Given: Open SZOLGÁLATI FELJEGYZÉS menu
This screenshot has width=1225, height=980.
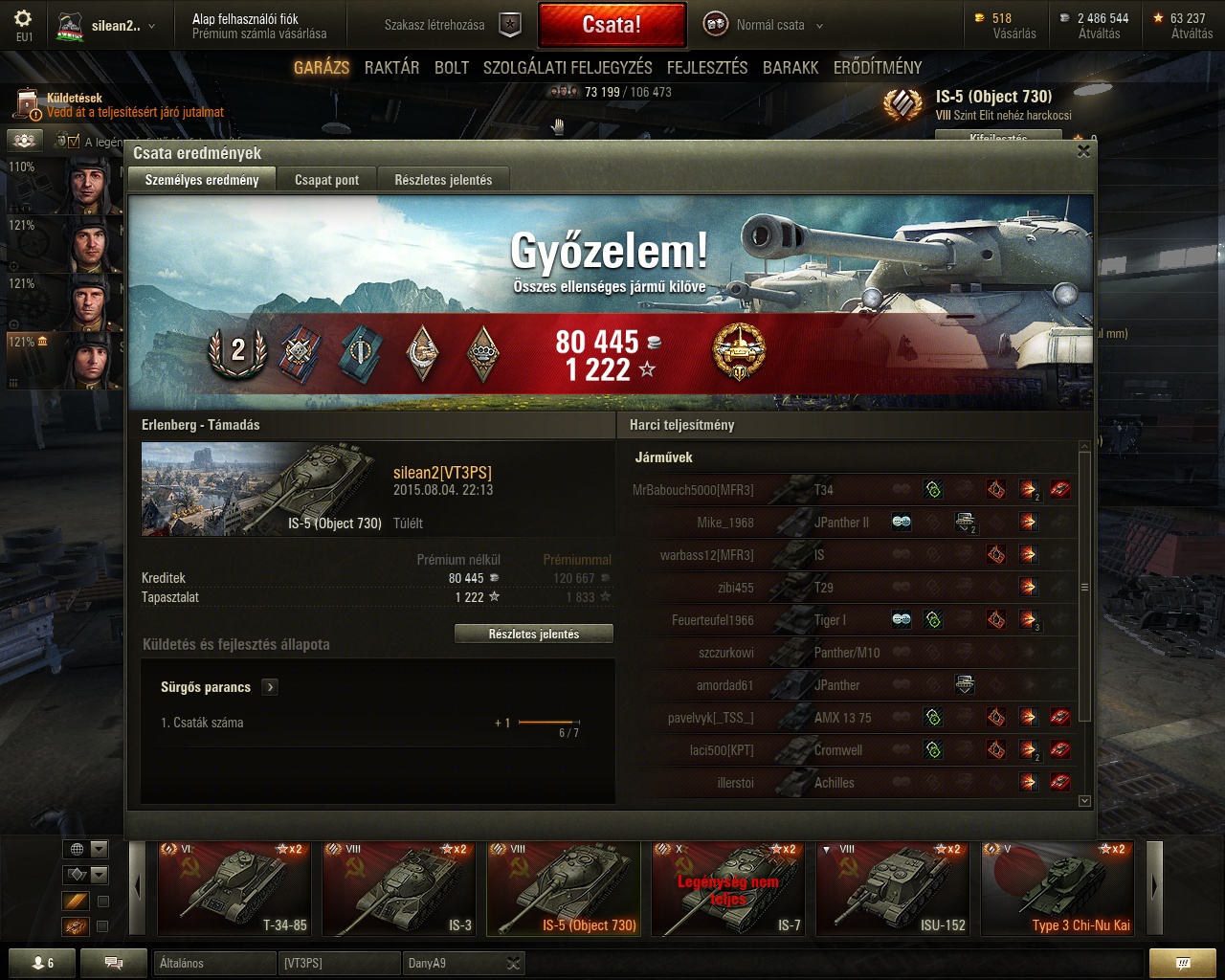Looking at the screenshot, I should [568, 67].
